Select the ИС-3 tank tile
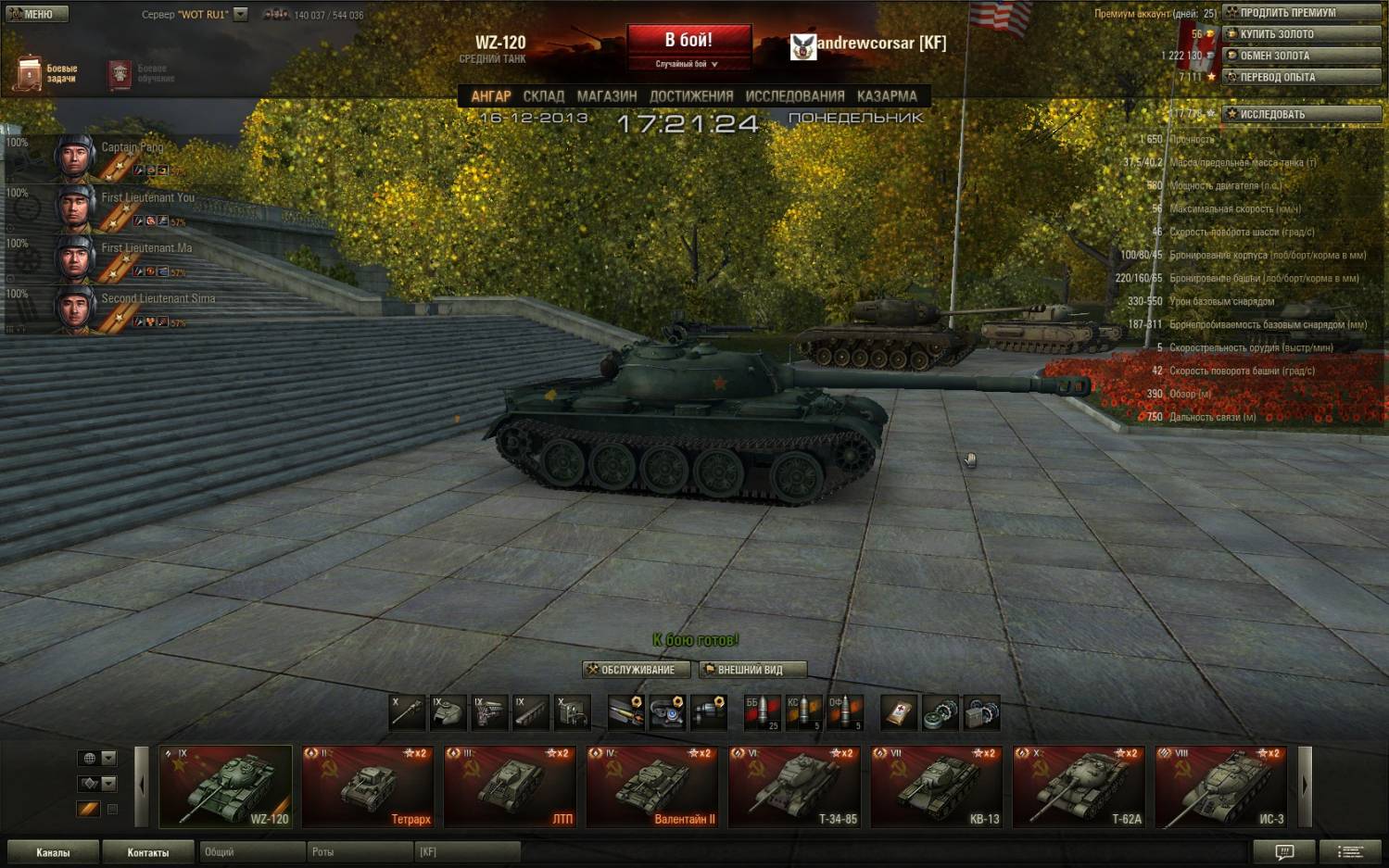This screenshot has height=868, width=1389. (1221, 786)
